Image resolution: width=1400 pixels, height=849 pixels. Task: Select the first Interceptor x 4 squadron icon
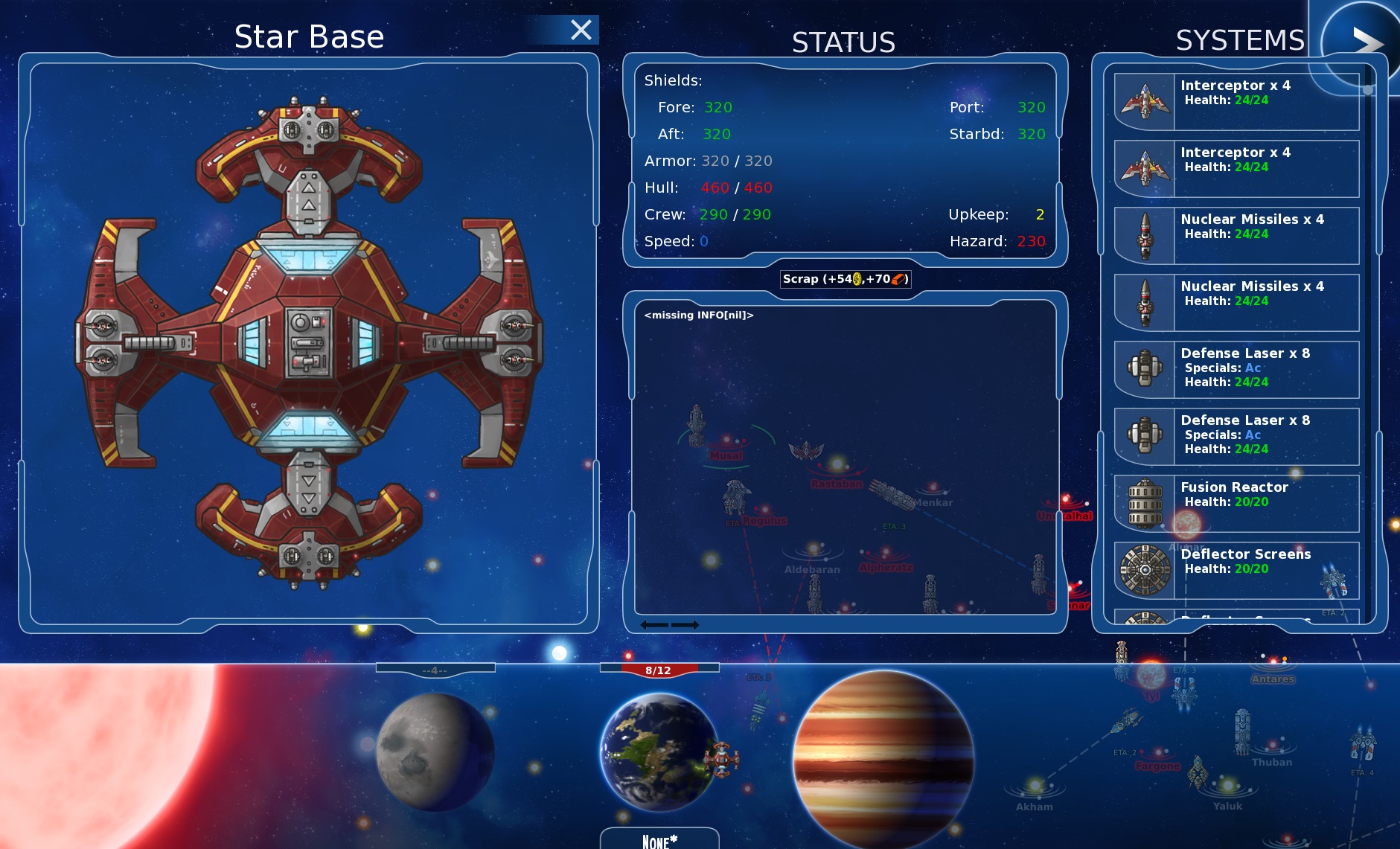[1143, 99]
